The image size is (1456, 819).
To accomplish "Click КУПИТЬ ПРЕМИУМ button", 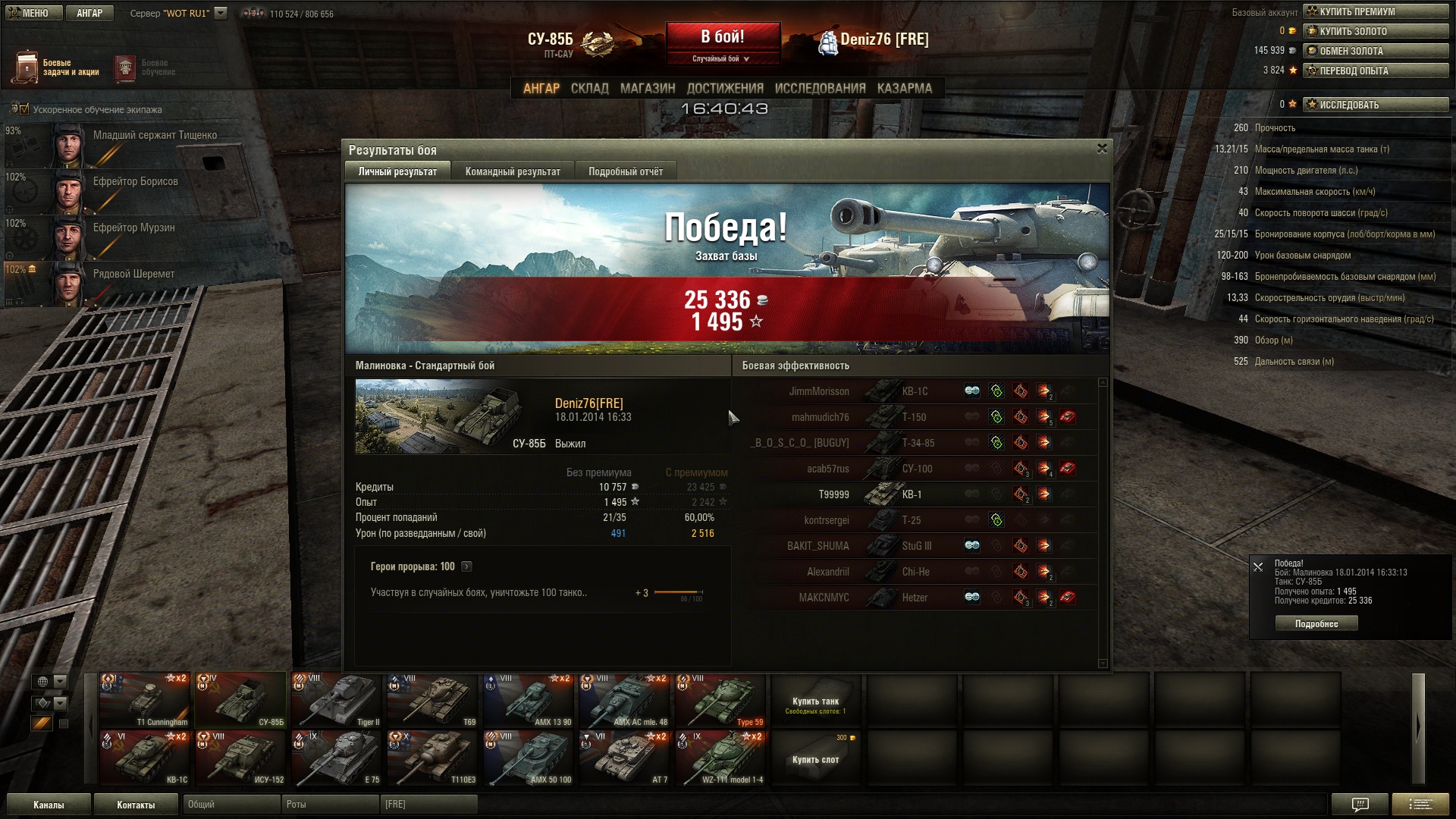I will (x=1376, y=11).
